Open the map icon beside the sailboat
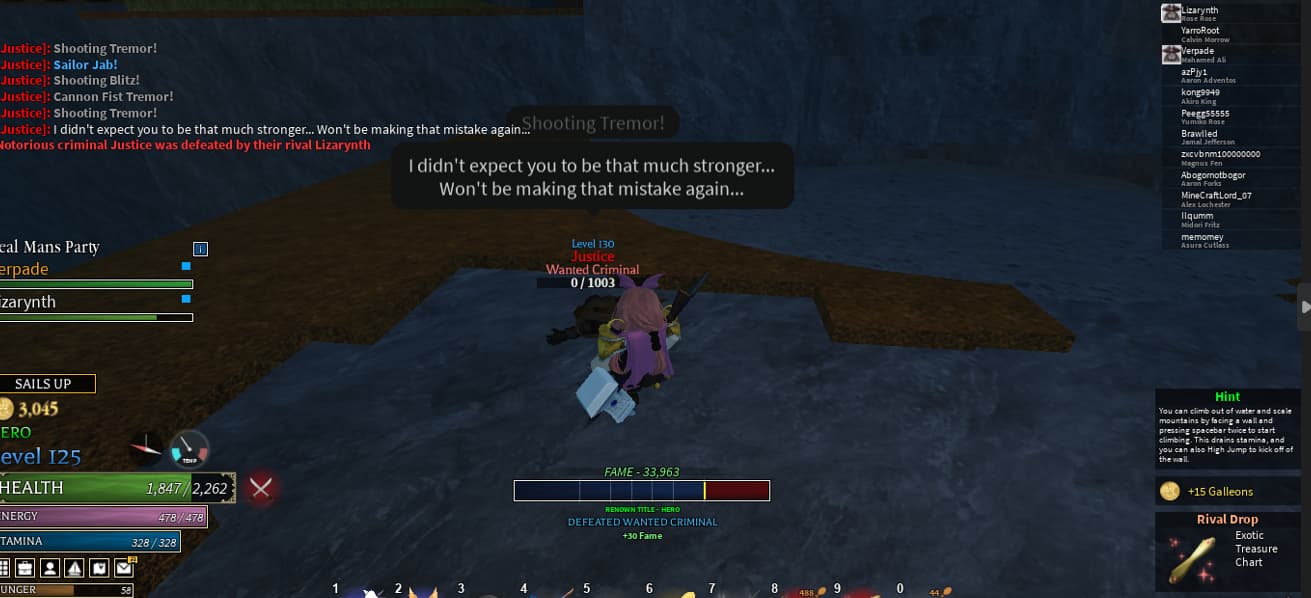This screenshot has width=1311, height=598. [x=99, y=568]
